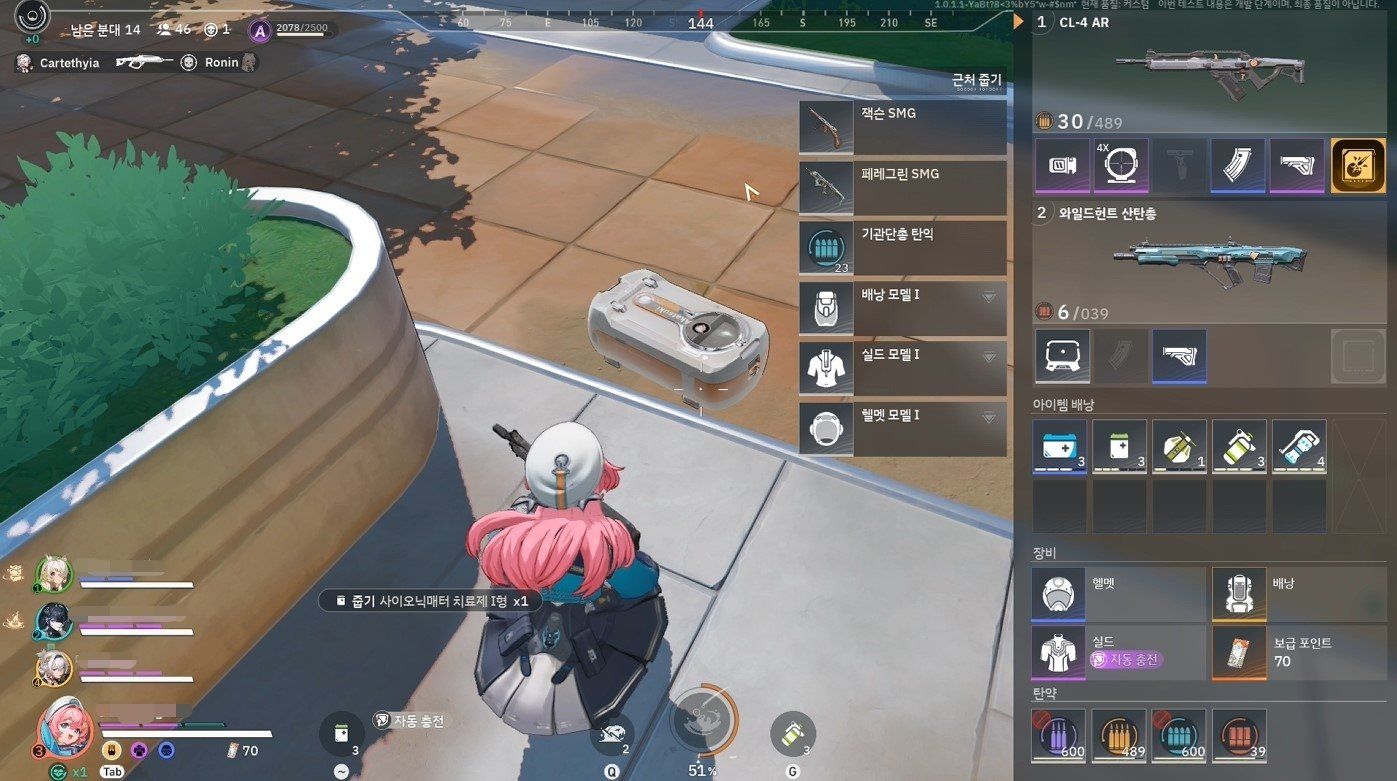Image resolution: width=1397 pixels, height=781 pixels.
Task: Pick up the 잭슨 SMG from nearby loot
Action: coord(902,127)
